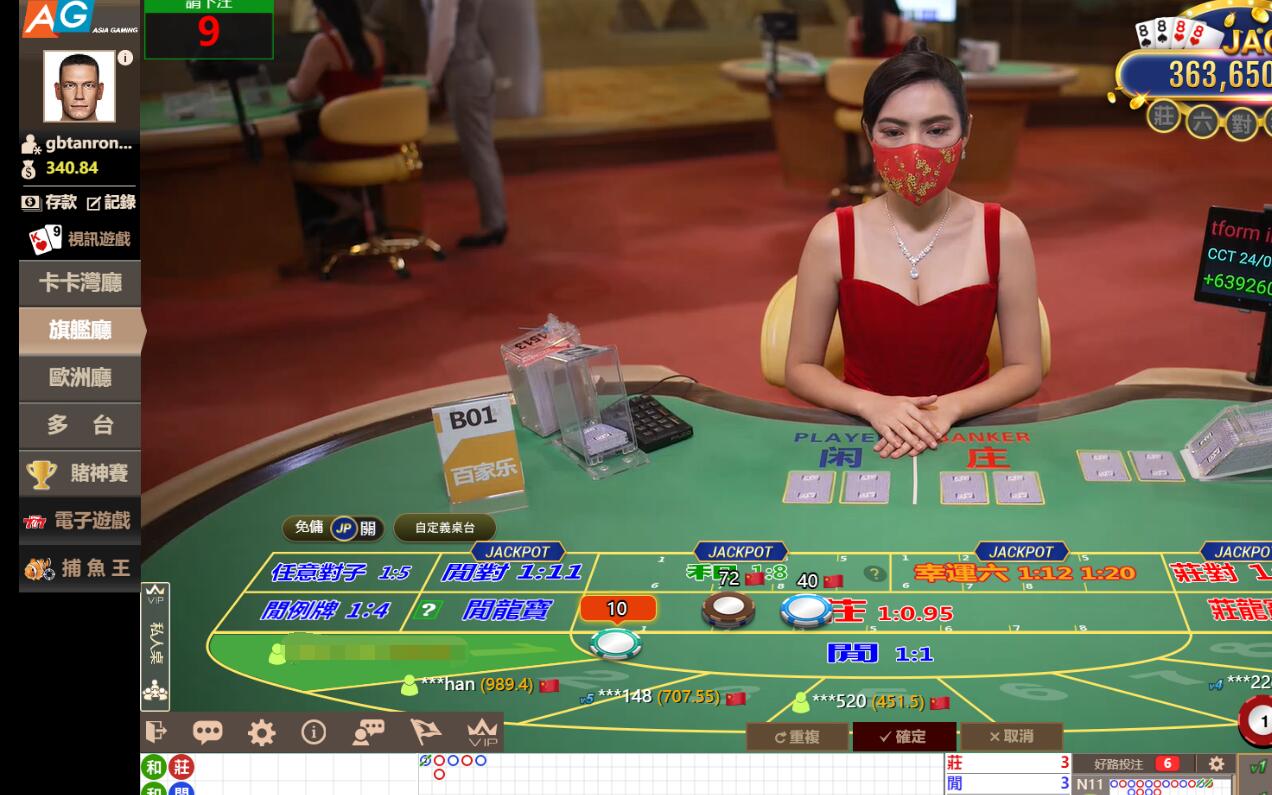This screenshot has height=795, width=1272.
Task: Open 自定義桌台 custom table
Action: pyautogui.click(x=444, y=528)
